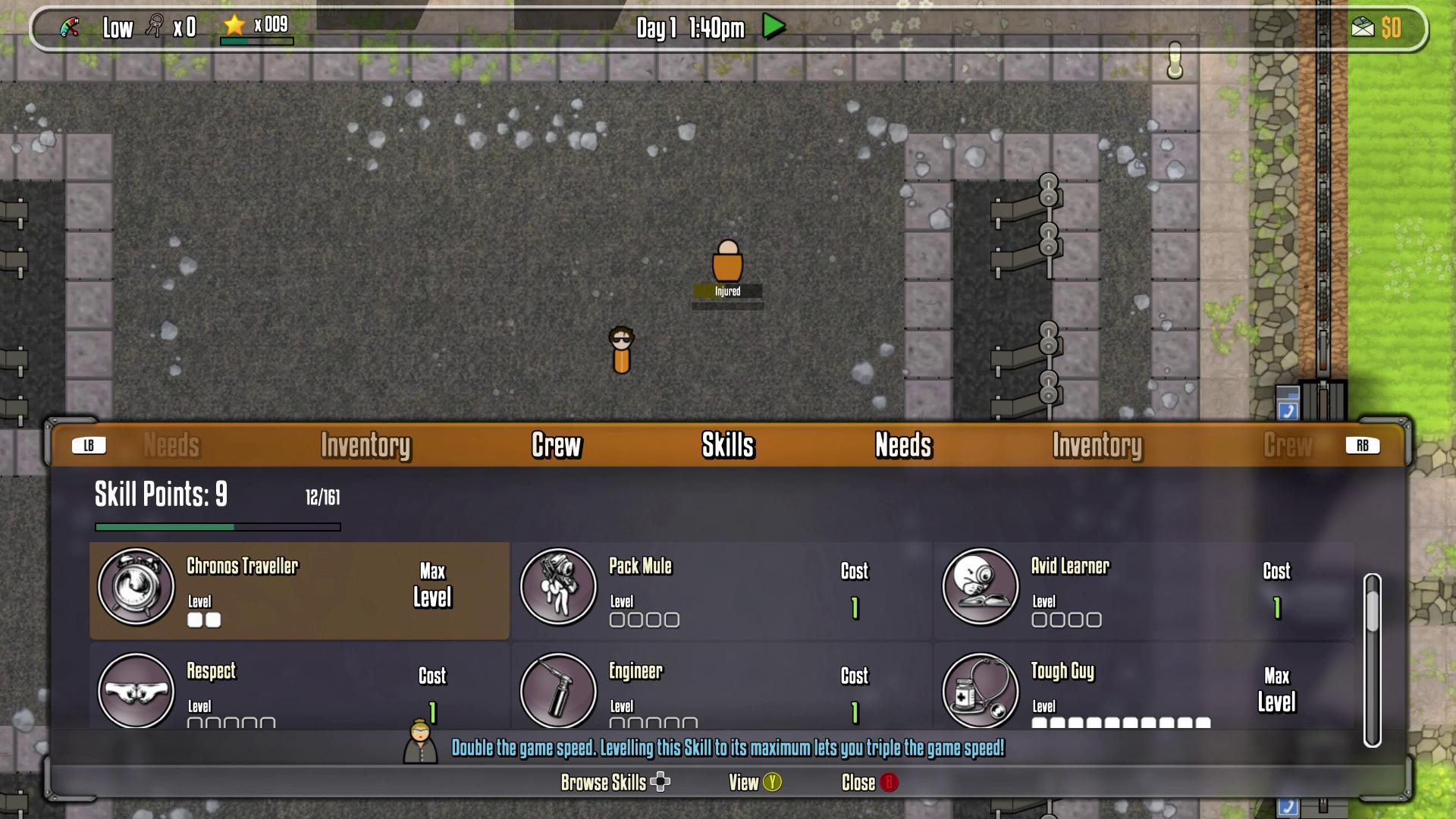Viewport: 1456px width, 819px height.
Task: Click the Respect fist-bump icon
Action: click(x=136, y=692)
